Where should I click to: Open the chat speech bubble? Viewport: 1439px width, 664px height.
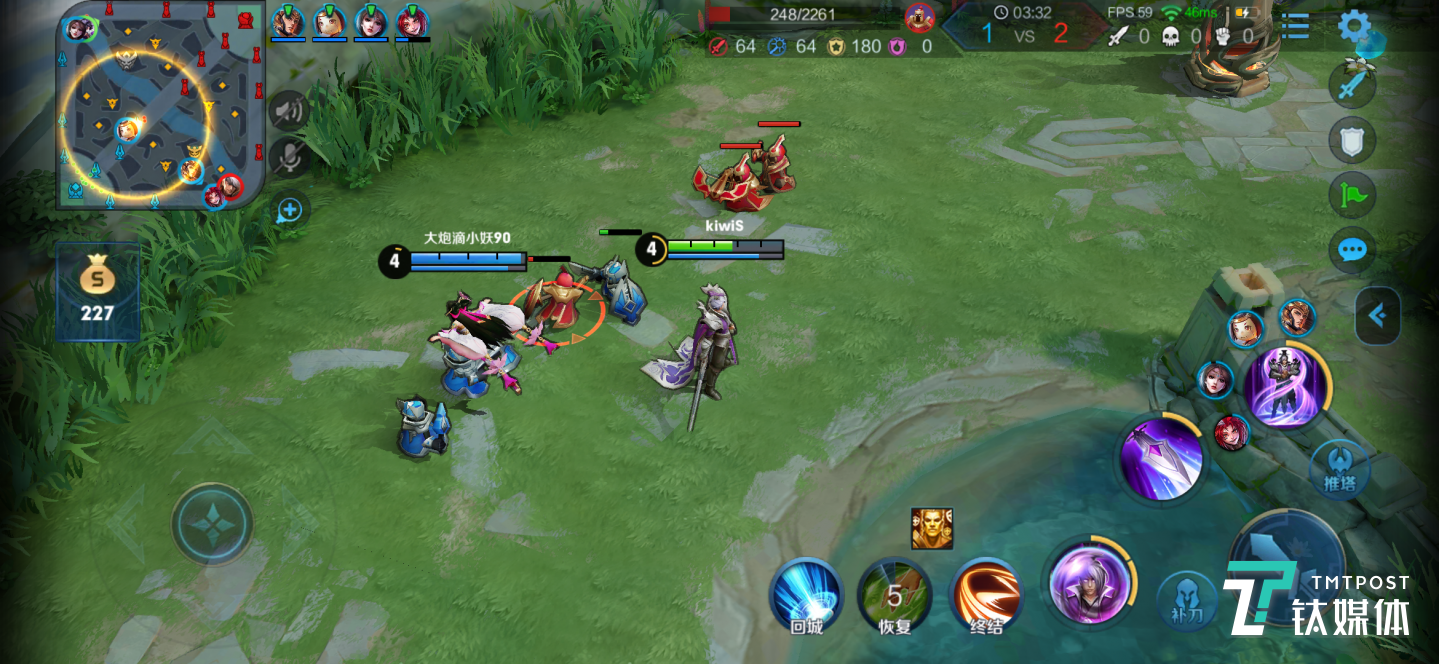point(1352,250)
